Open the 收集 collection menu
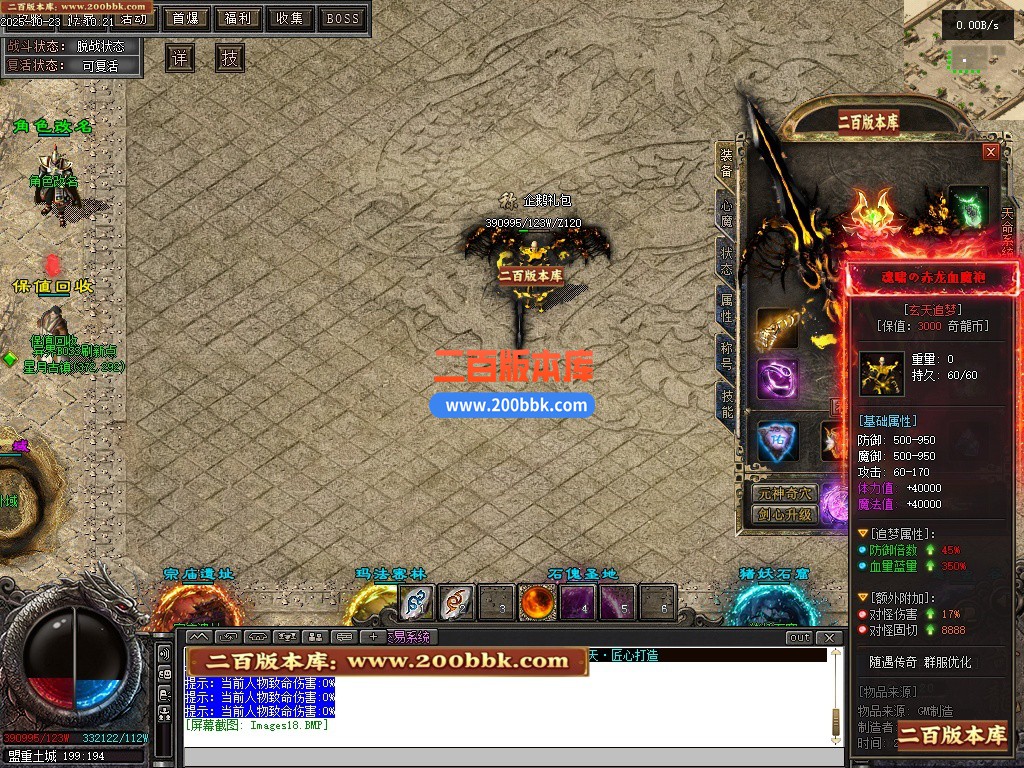 [x=290, y=18]
